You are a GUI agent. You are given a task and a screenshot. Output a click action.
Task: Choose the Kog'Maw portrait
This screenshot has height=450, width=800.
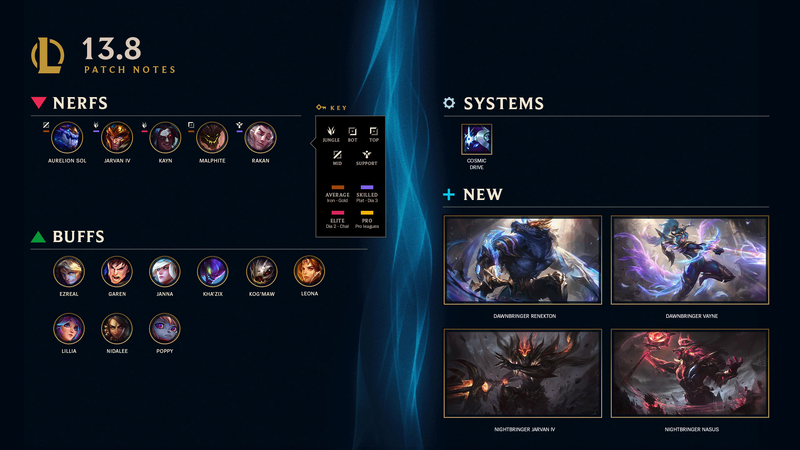pos(262,271)
